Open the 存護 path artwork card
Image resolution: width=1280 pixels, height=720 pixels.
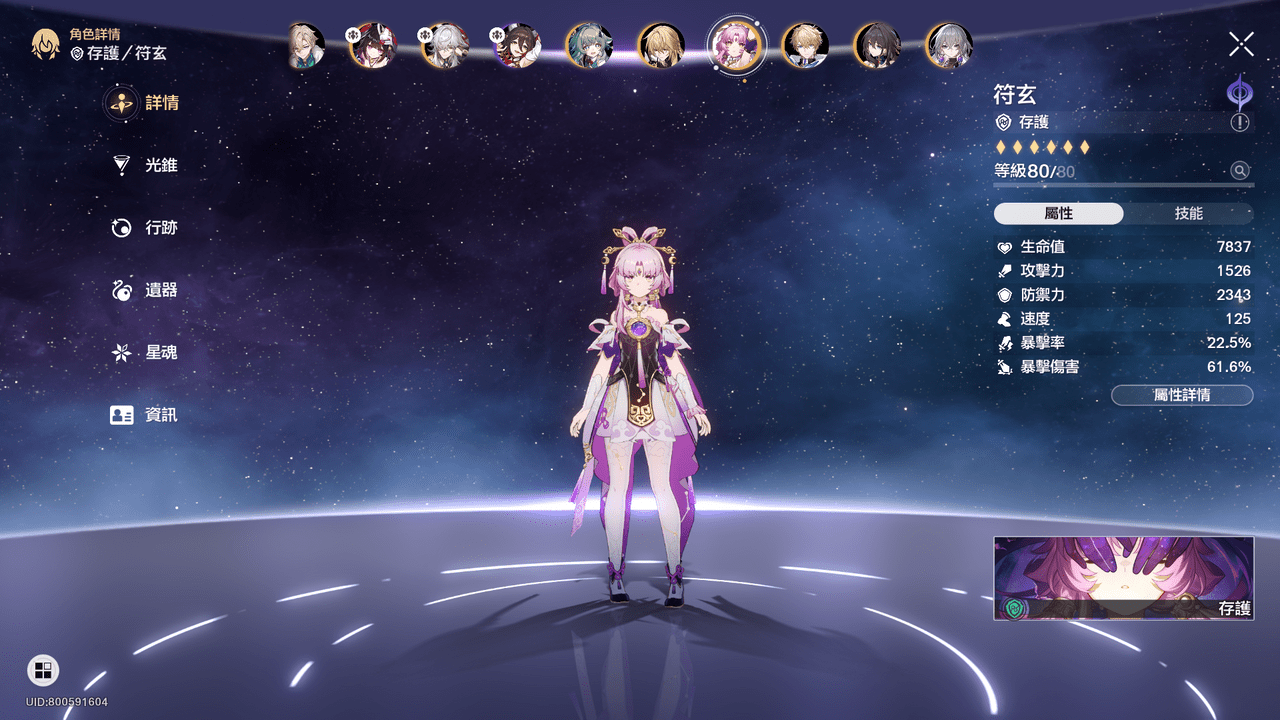pyautogui.click(x=1123, y=578)
